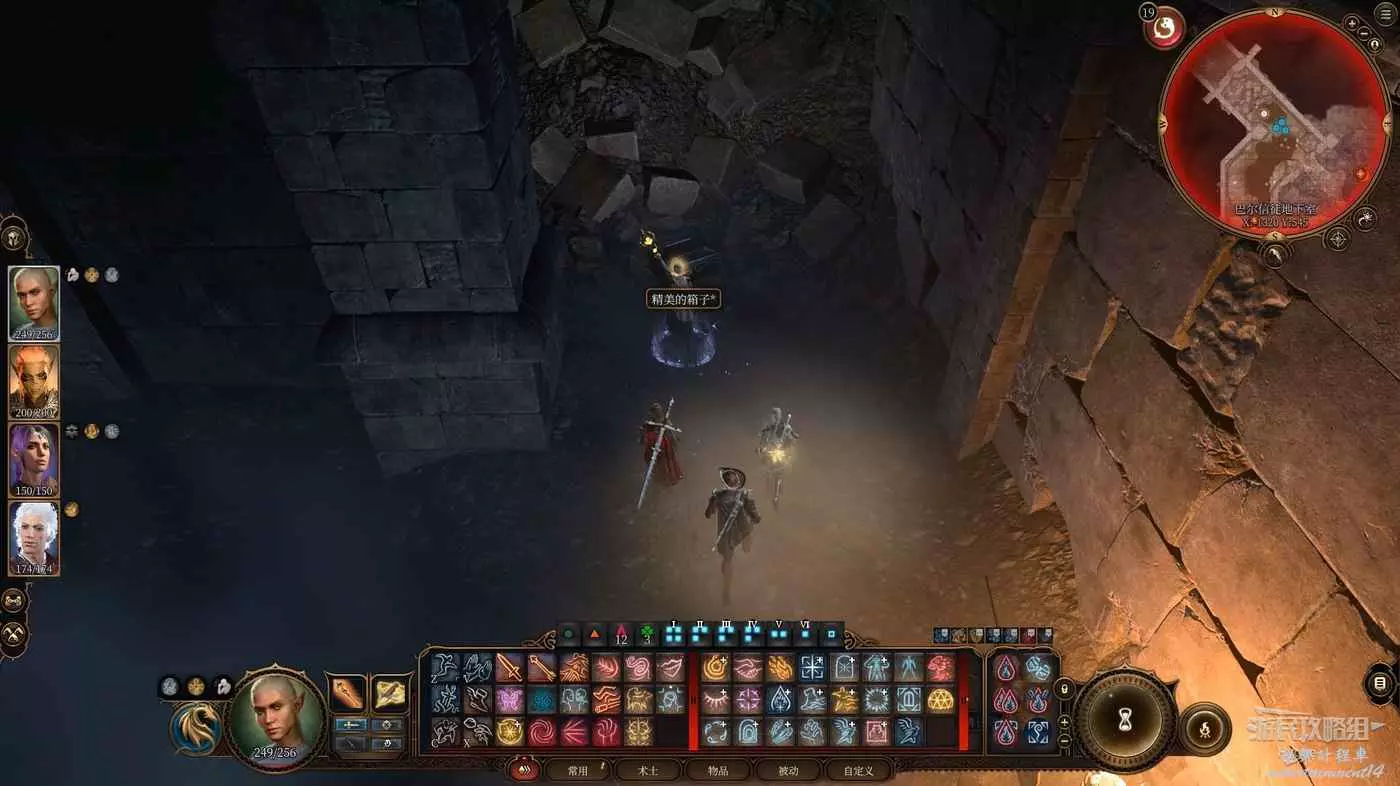
Task: Select the white-haired companion portrait
Action: [34, 537]
